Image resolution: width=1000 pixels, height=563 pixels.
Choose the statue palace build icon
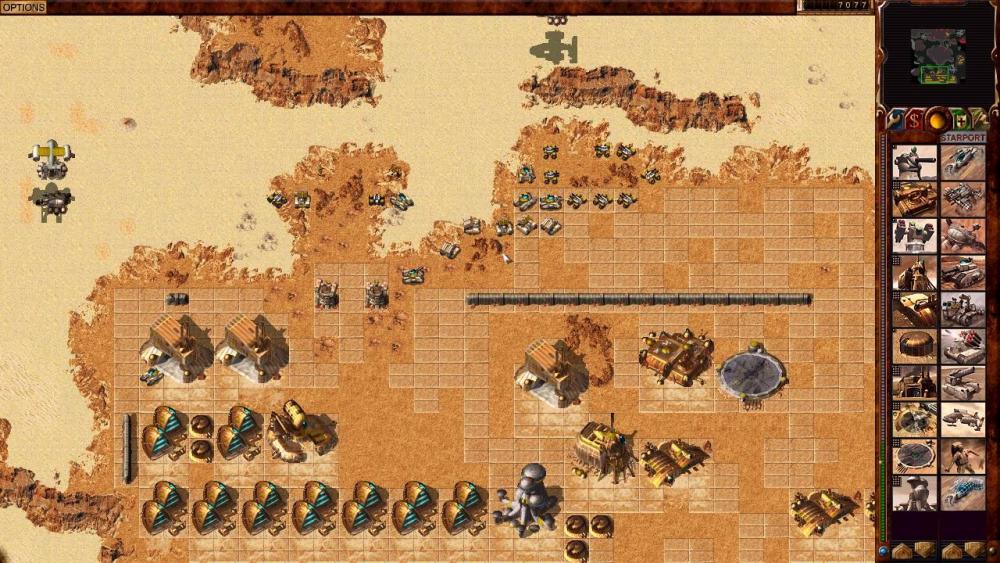[914, 493]
